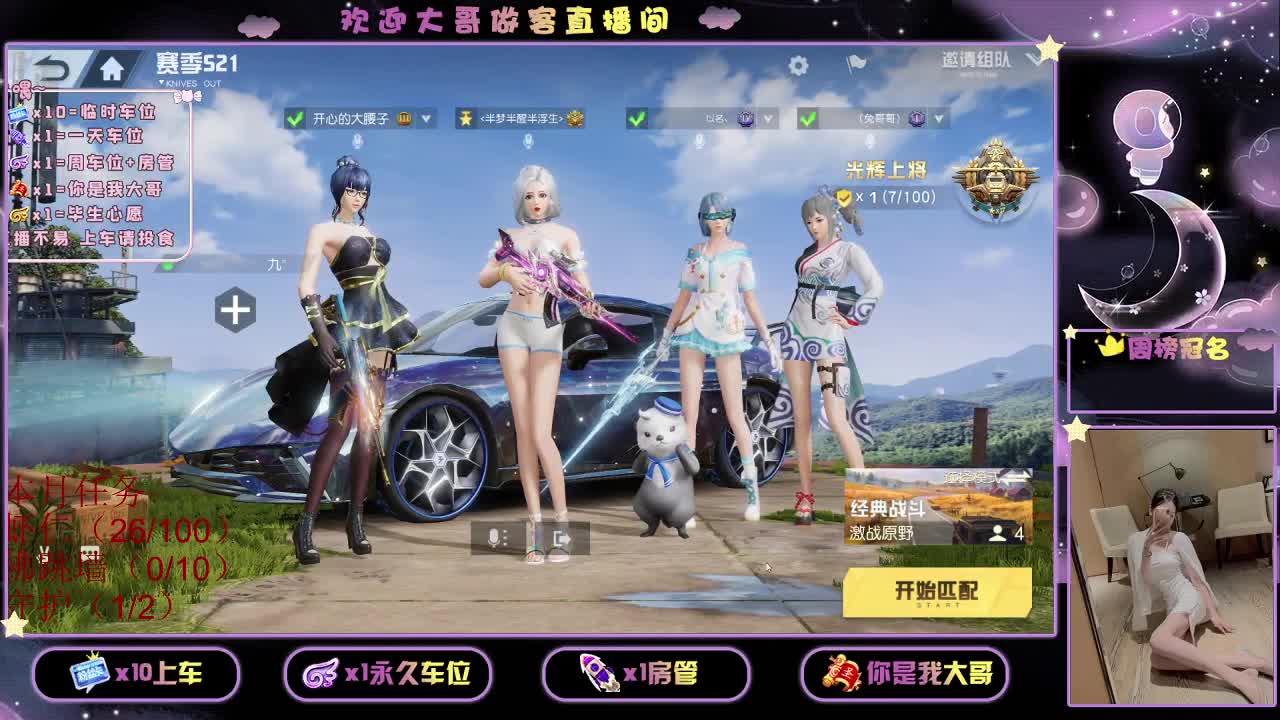Click the plus icon on the left side
This screenshot has width=1280, height=720.
[x=236, y=310]
